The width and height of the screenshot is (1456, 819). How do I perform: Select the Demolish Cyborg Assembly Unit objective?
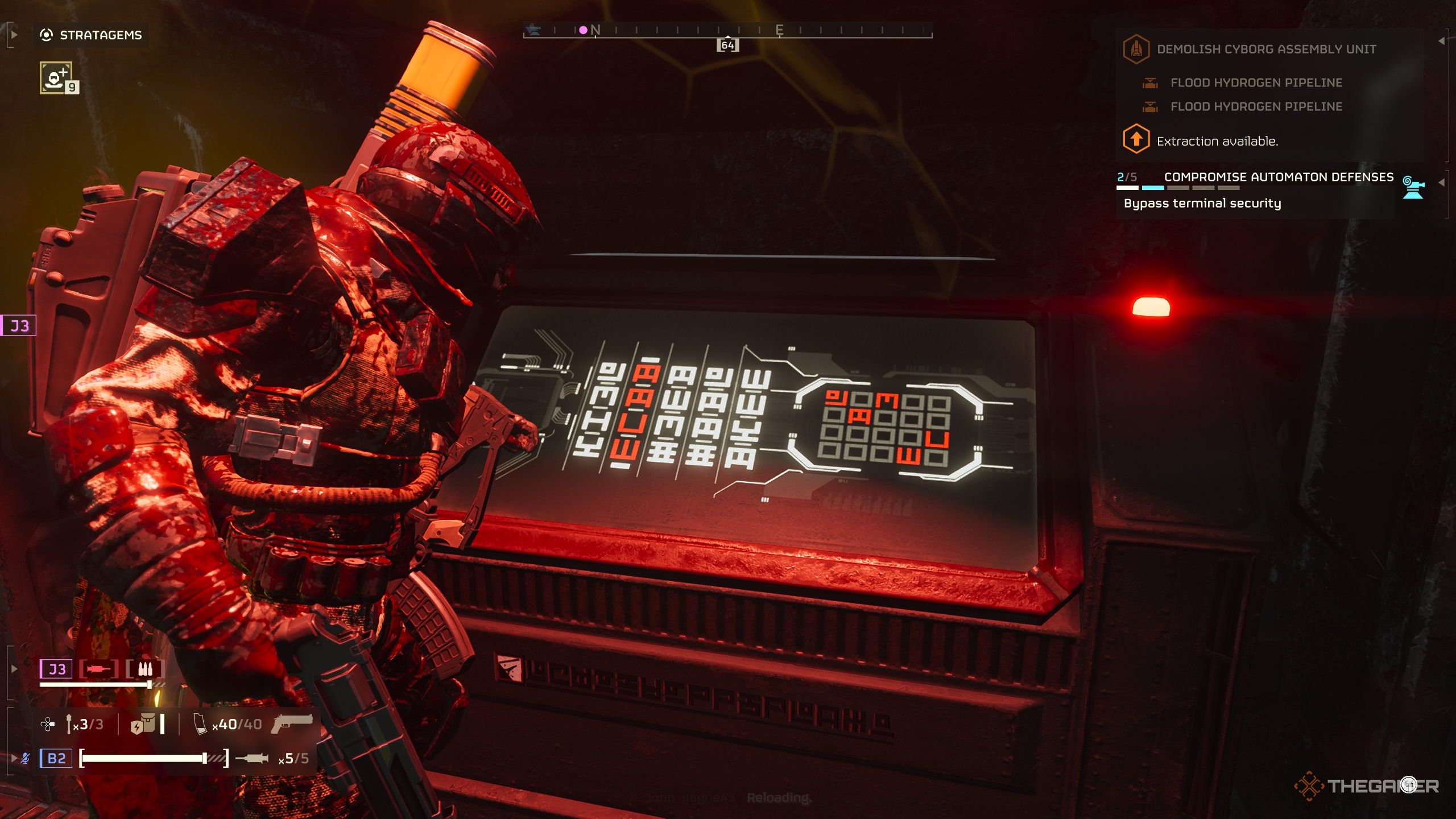[1266, 49]
